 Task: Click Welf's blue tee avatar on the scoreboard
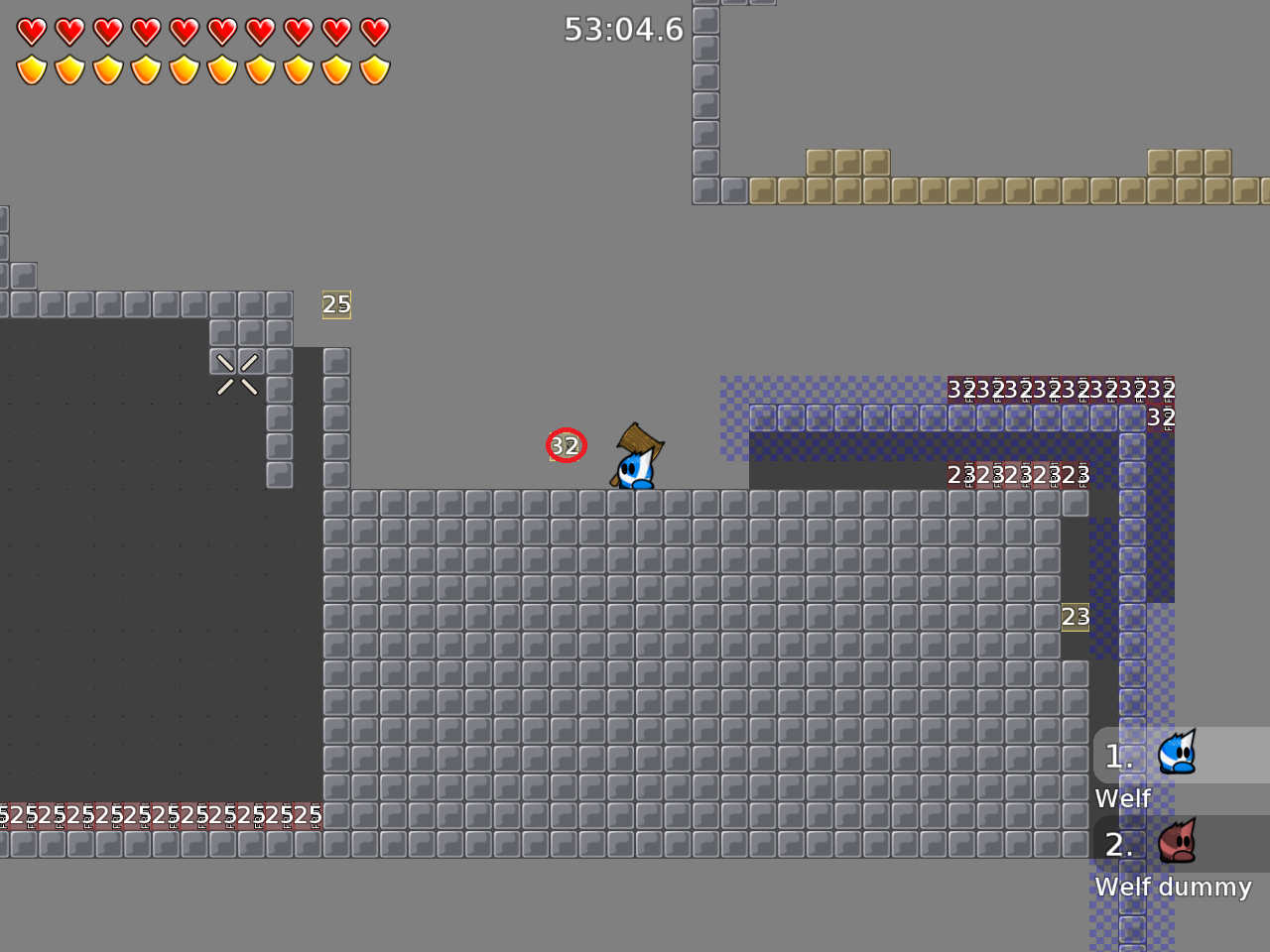click(x=1179, y=756)
